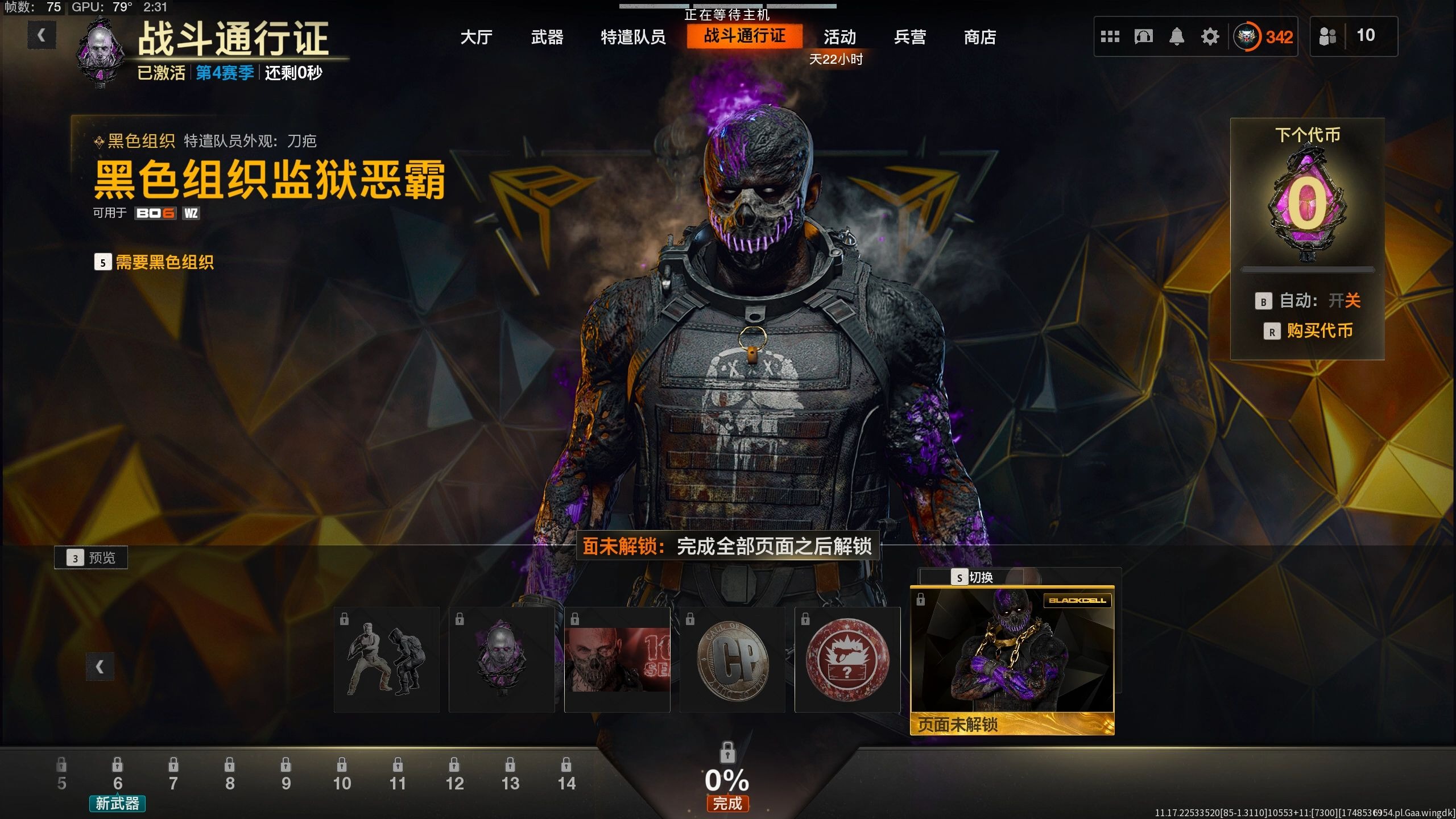Open the 大厅 lobby tab
The height and width of the screenshot is (819, 1456).
pyautogui.click(x=476, y=38)
